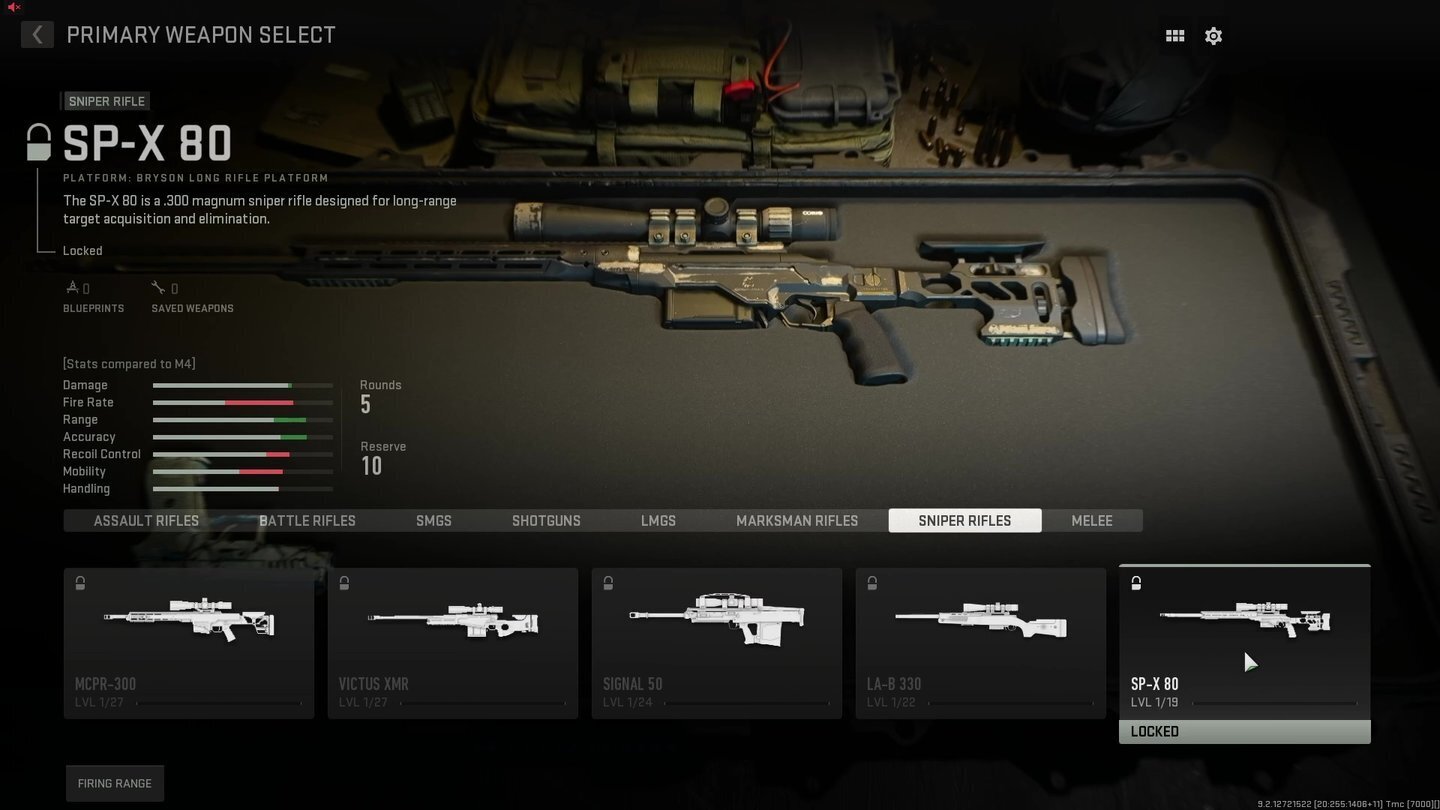
Task: Switch to the Marksman Rifles tab
Action: click(797, 520)
